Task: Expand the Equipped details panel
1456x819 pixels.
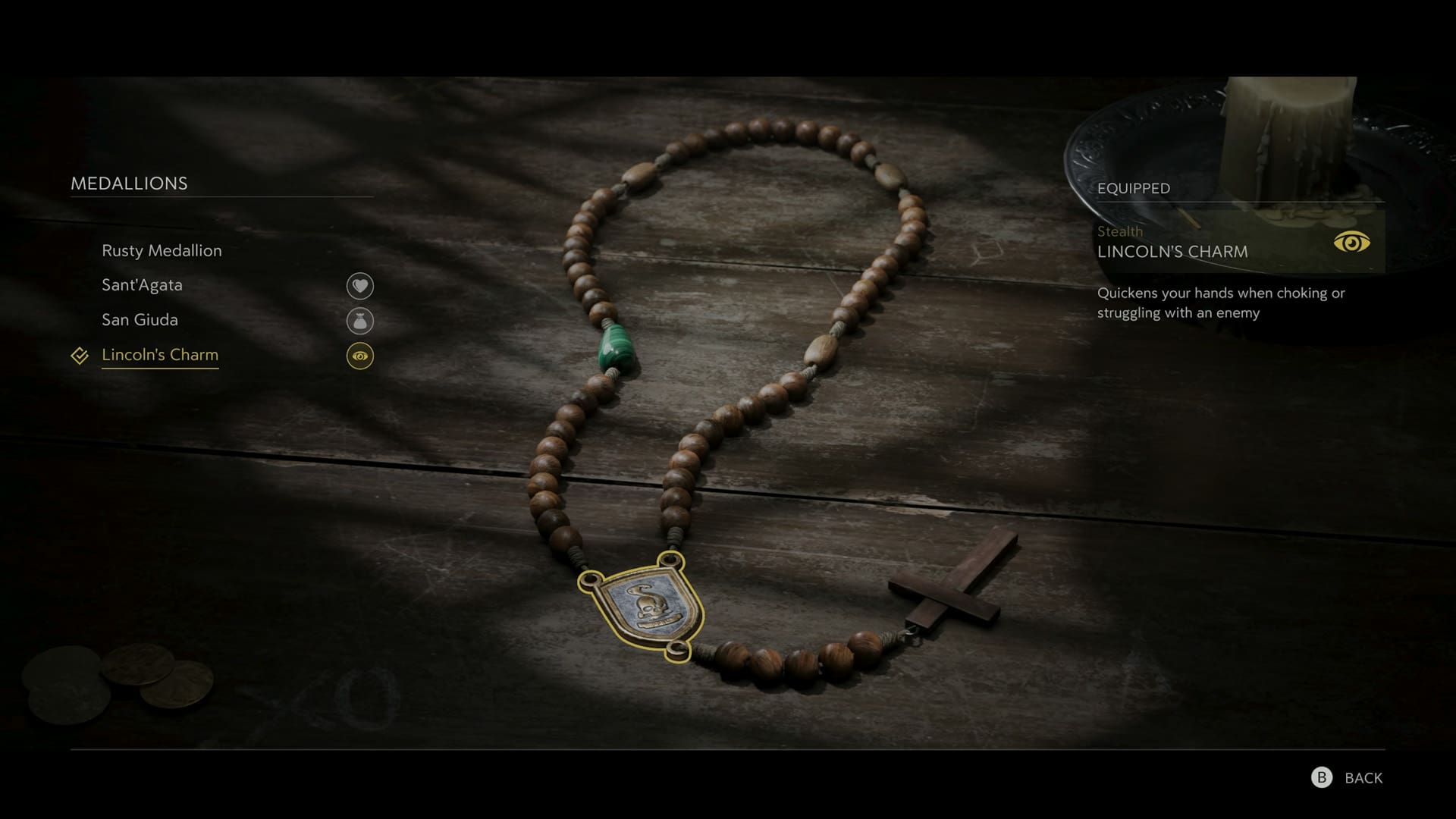Action: pyautogui.click(x=1133, y=188)
